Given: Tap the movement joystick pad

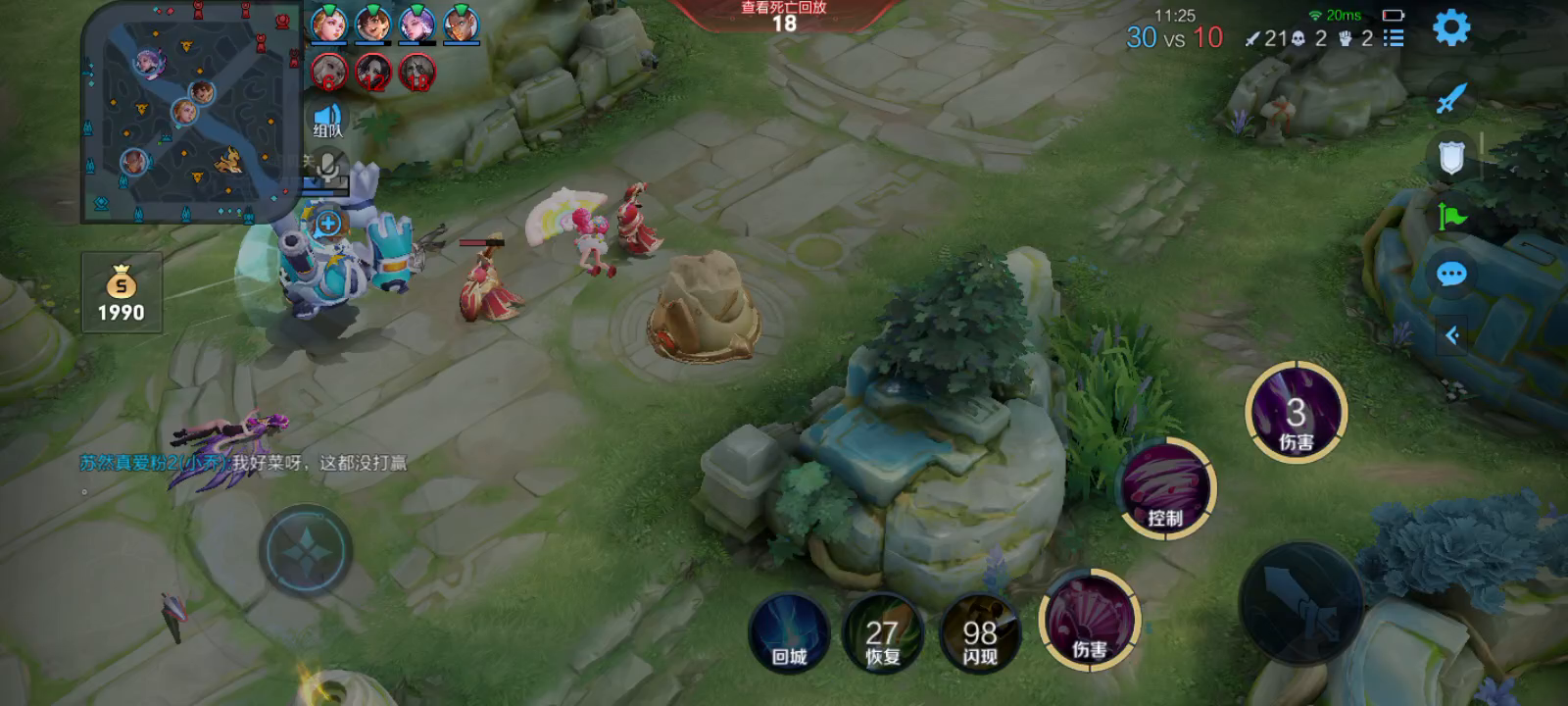Looking at the screenshot, I should [306, 550].
